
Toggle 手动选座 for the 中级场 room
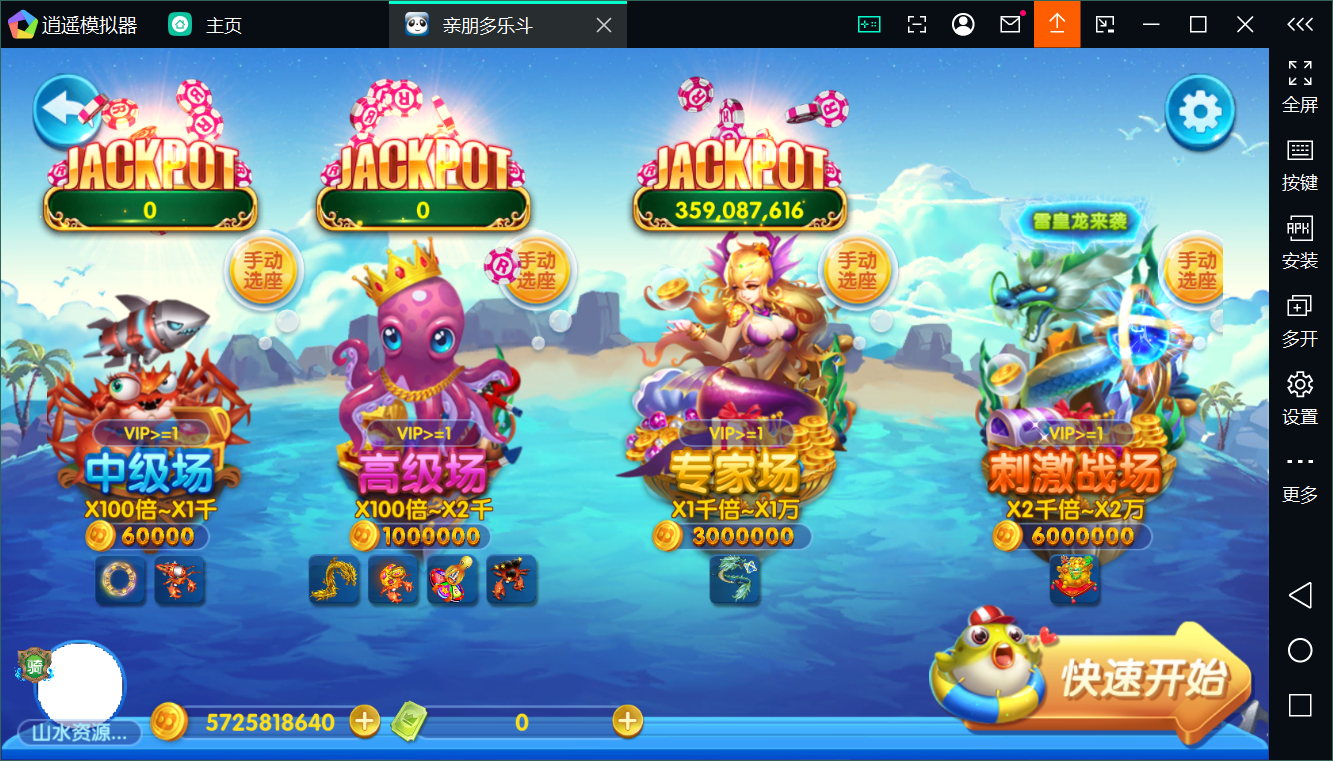coord(264,268)
